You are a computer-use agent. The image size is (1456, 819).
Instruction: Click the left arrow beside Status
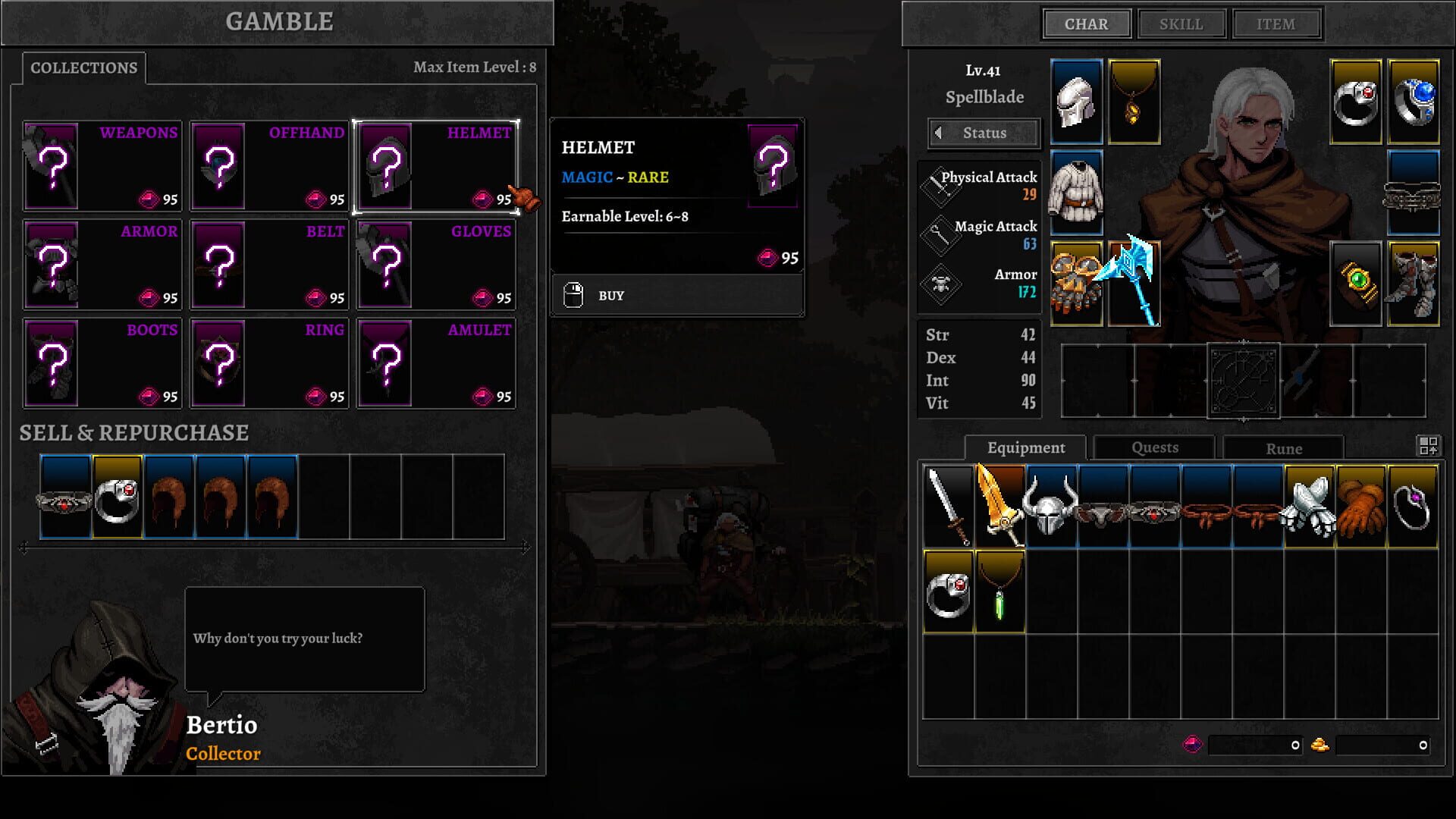coord(939,133)
